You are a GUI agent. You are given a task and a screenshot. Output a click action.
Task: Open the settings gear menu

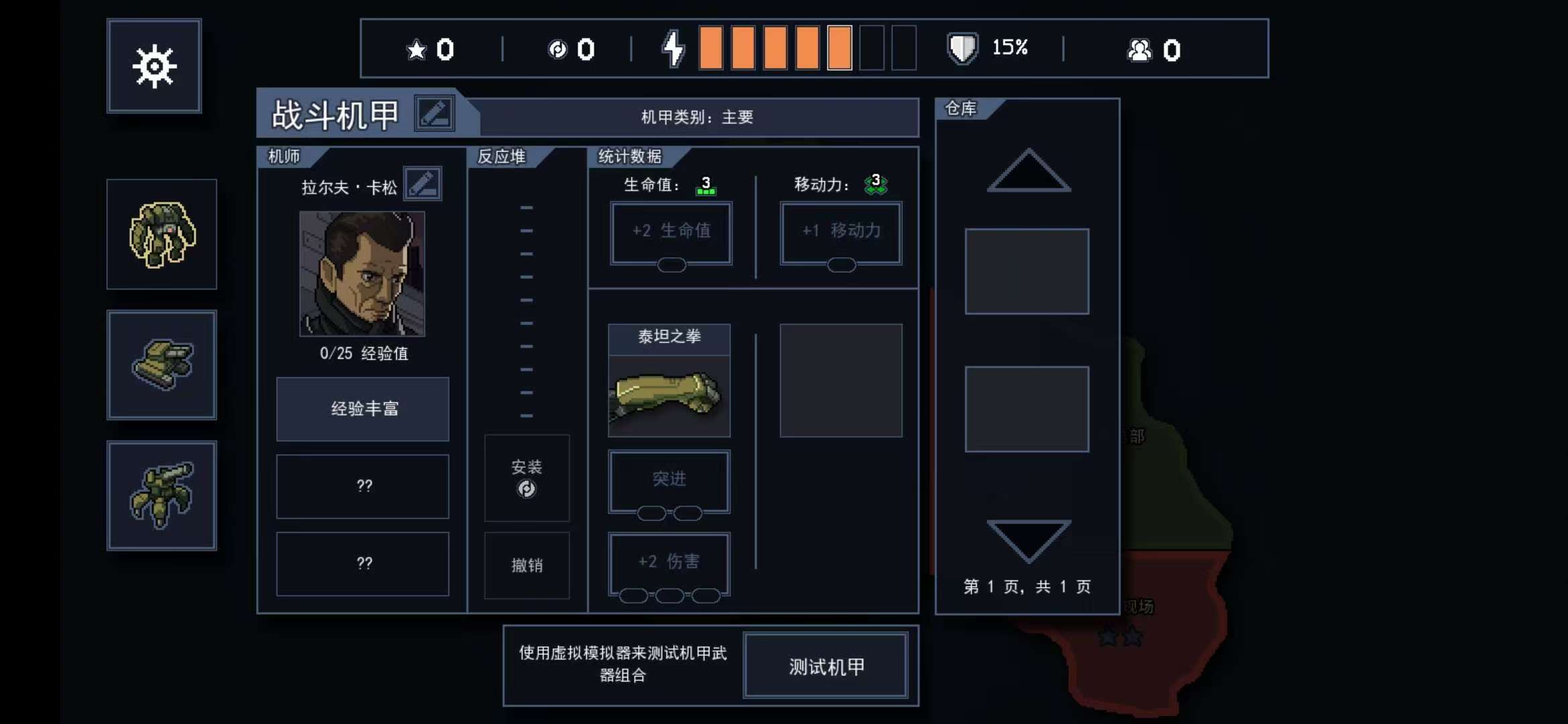click(x=154, y=65)
